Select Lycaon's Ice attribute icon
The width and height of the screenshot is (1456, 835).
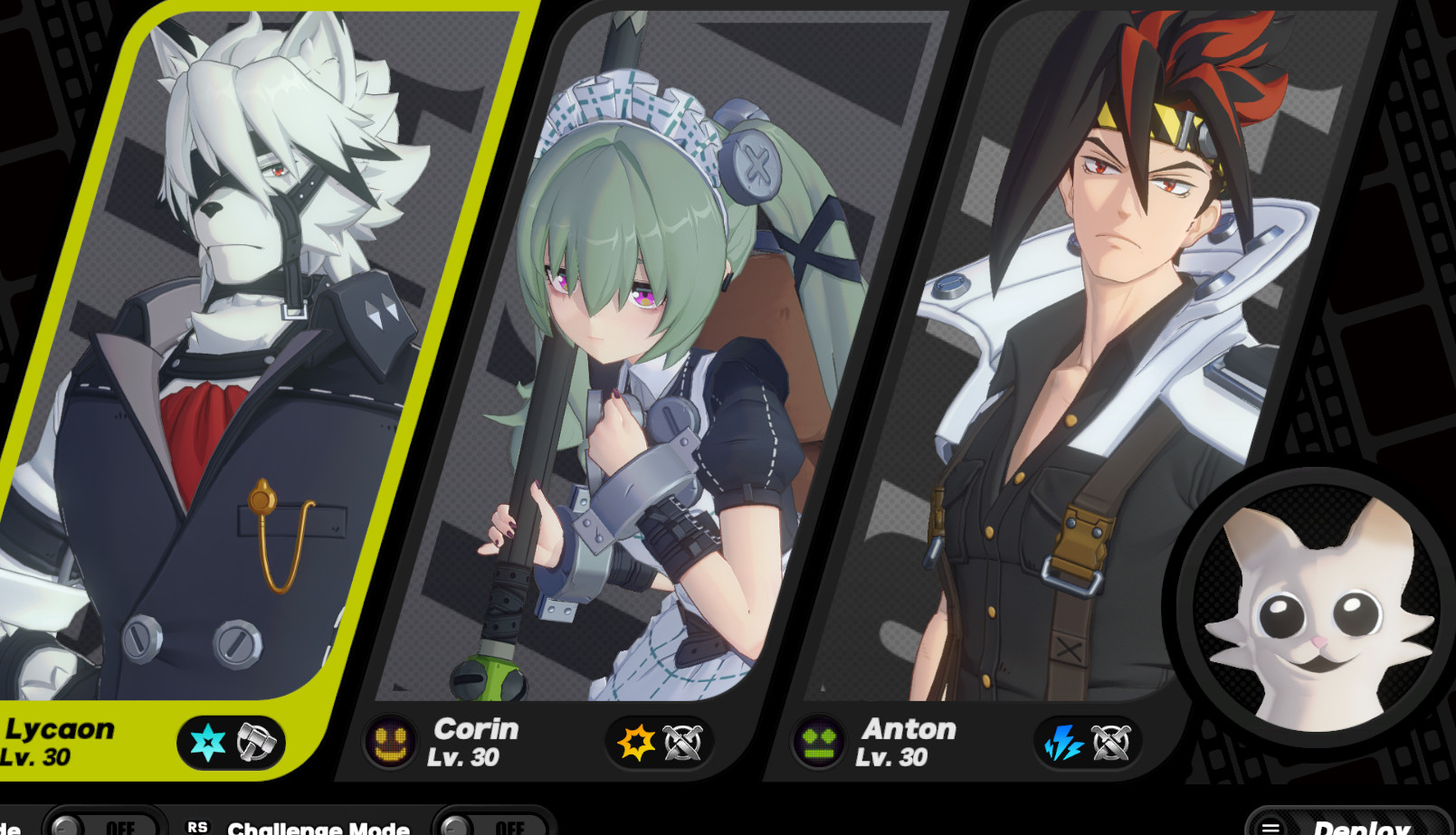point(206,744)
